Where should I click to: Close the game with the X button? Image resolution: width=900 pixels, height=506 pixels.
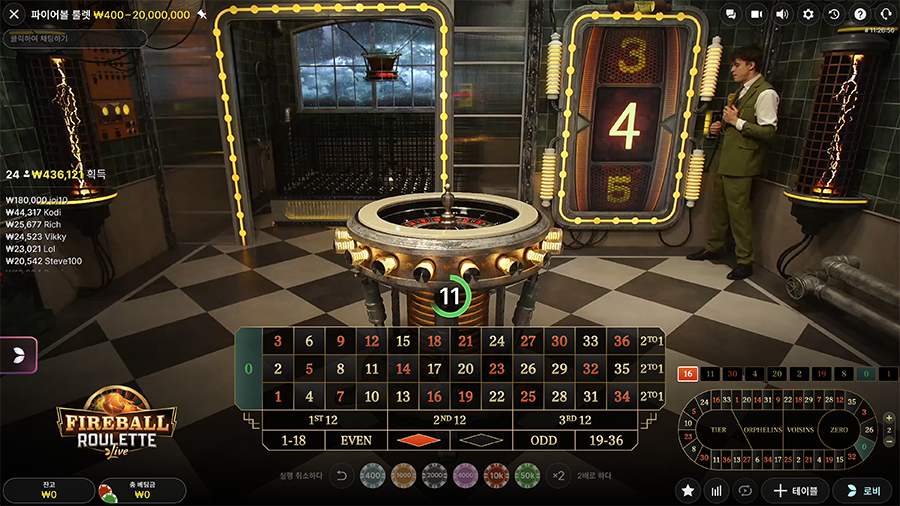point(14,15)
